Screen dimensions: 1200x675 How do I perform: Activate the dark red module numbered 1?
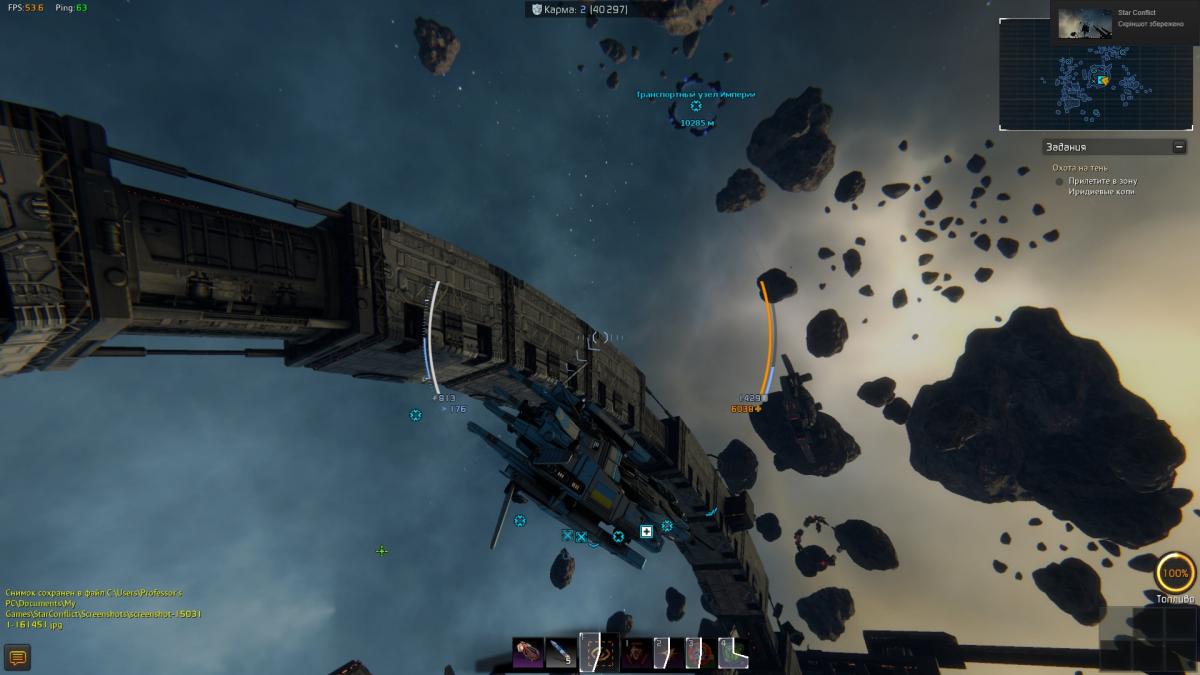[634, 653]
